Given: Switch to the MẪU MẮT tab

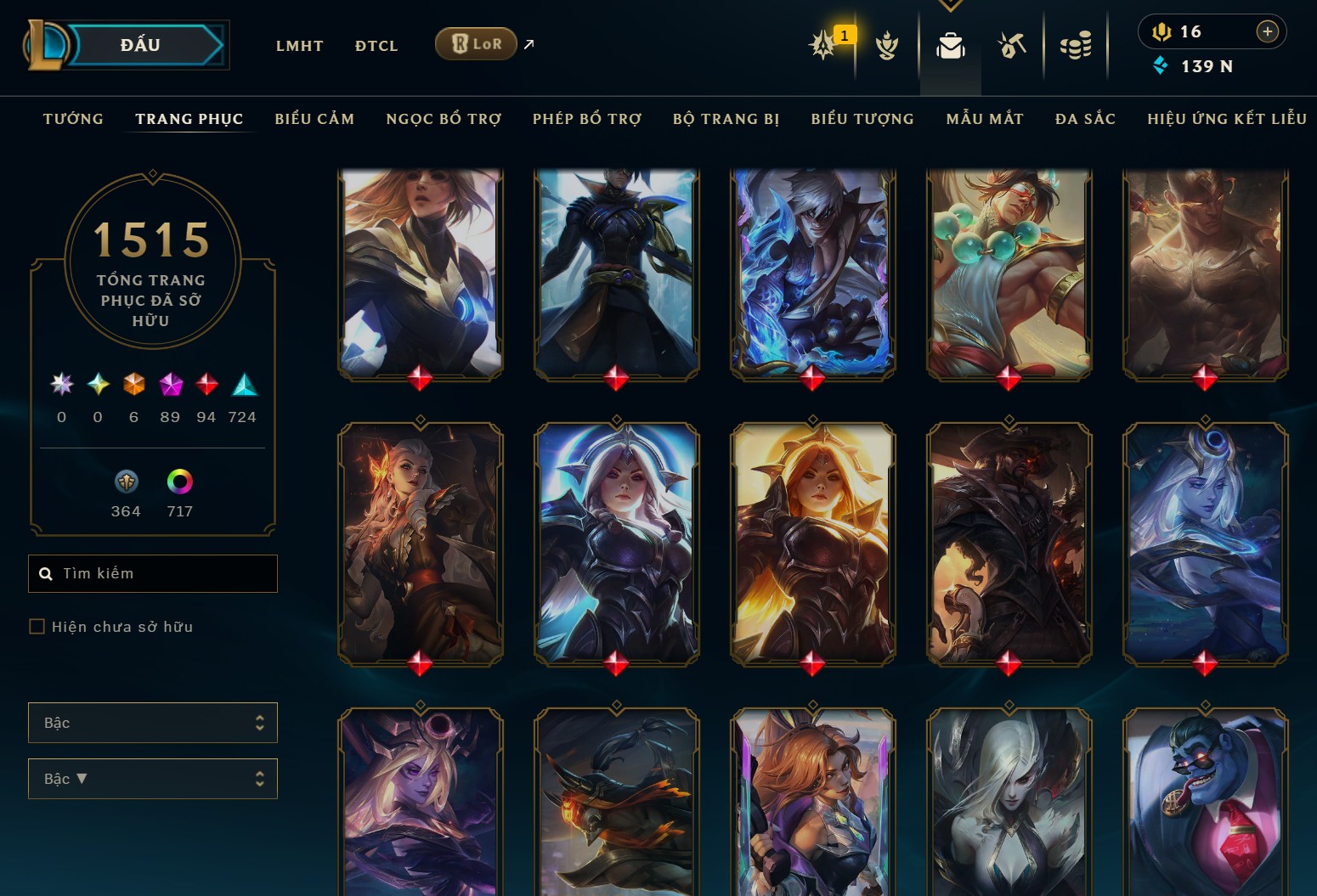Looking at the screenshot, I should tap(985, 119).
